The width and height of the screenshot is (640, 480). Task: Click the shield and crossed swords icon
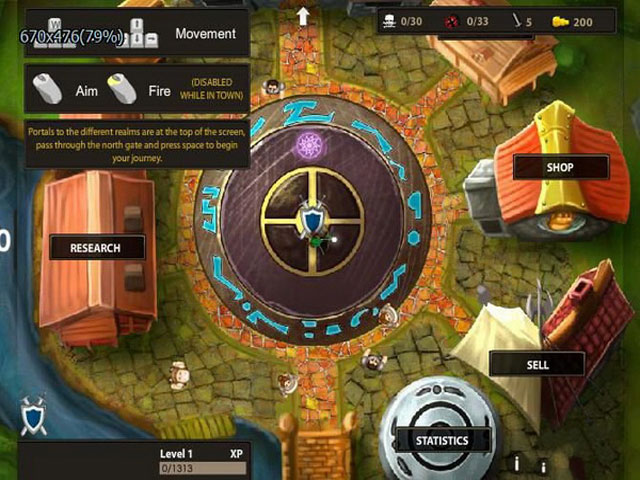pyautogui.click(x=33, y=416)
